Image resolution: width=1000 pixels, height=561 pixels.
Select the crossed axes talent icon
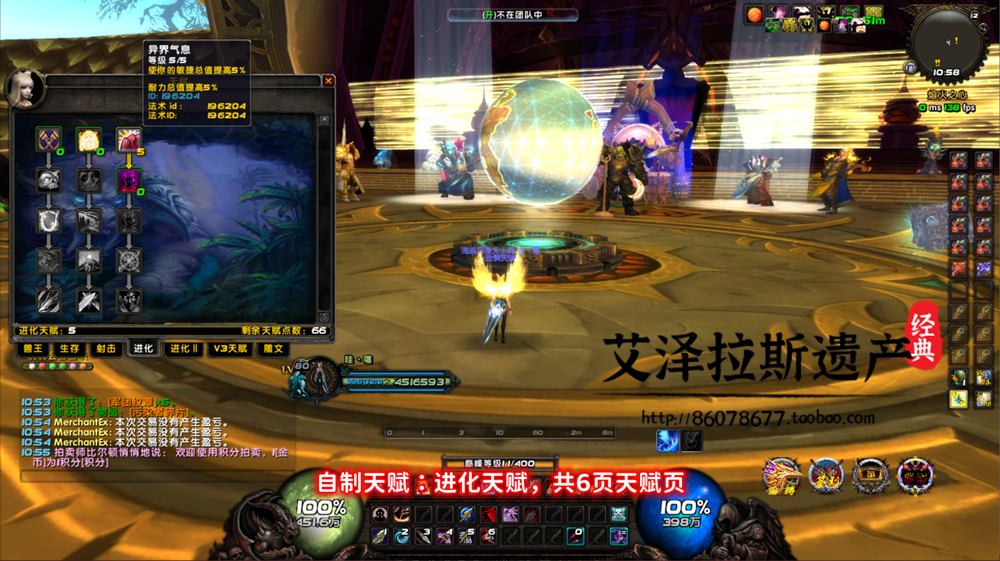pyautogui.click(x=49, y=140)
